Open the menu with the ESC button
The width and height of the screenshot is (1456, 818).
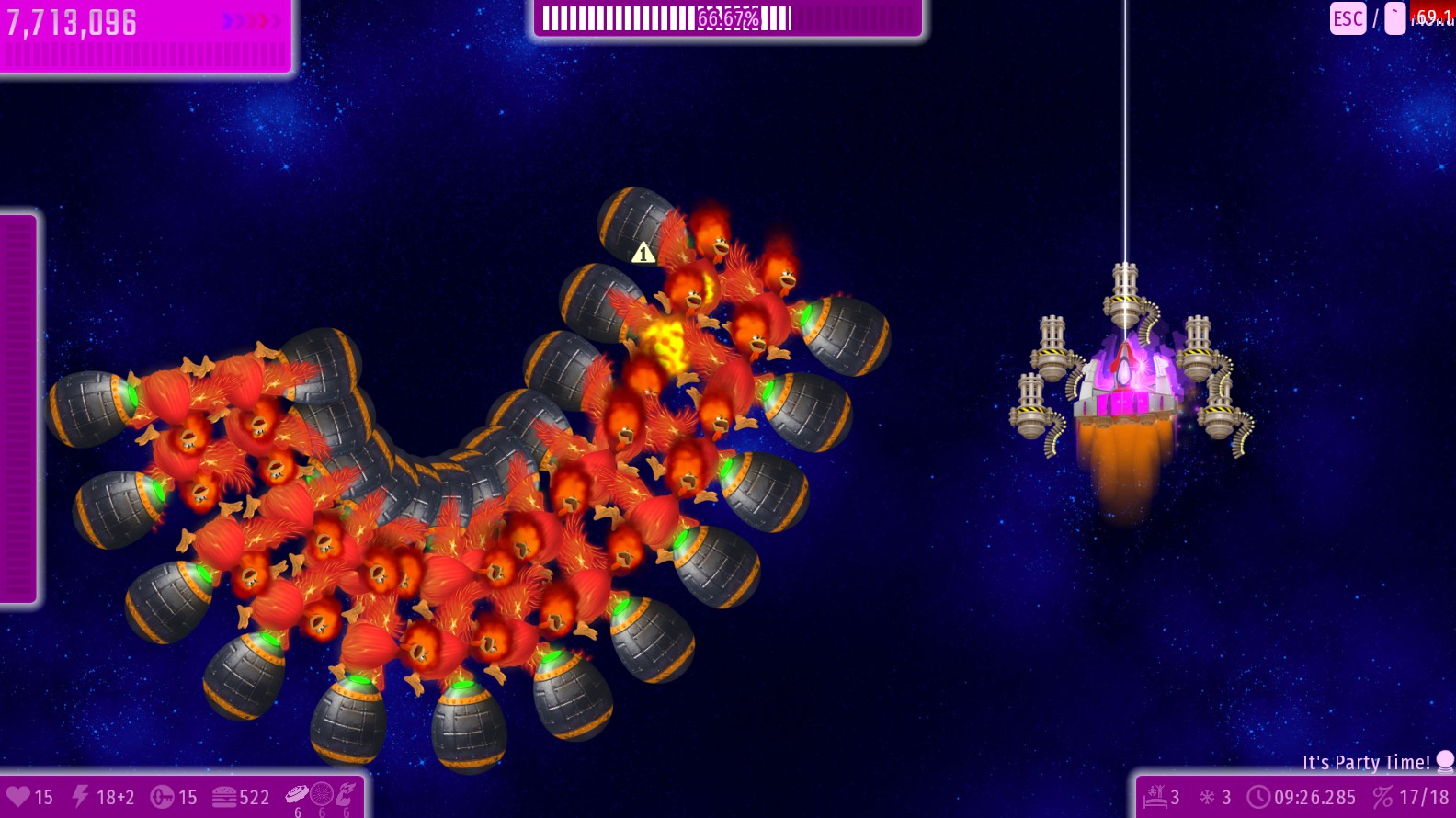point(1348,18)
